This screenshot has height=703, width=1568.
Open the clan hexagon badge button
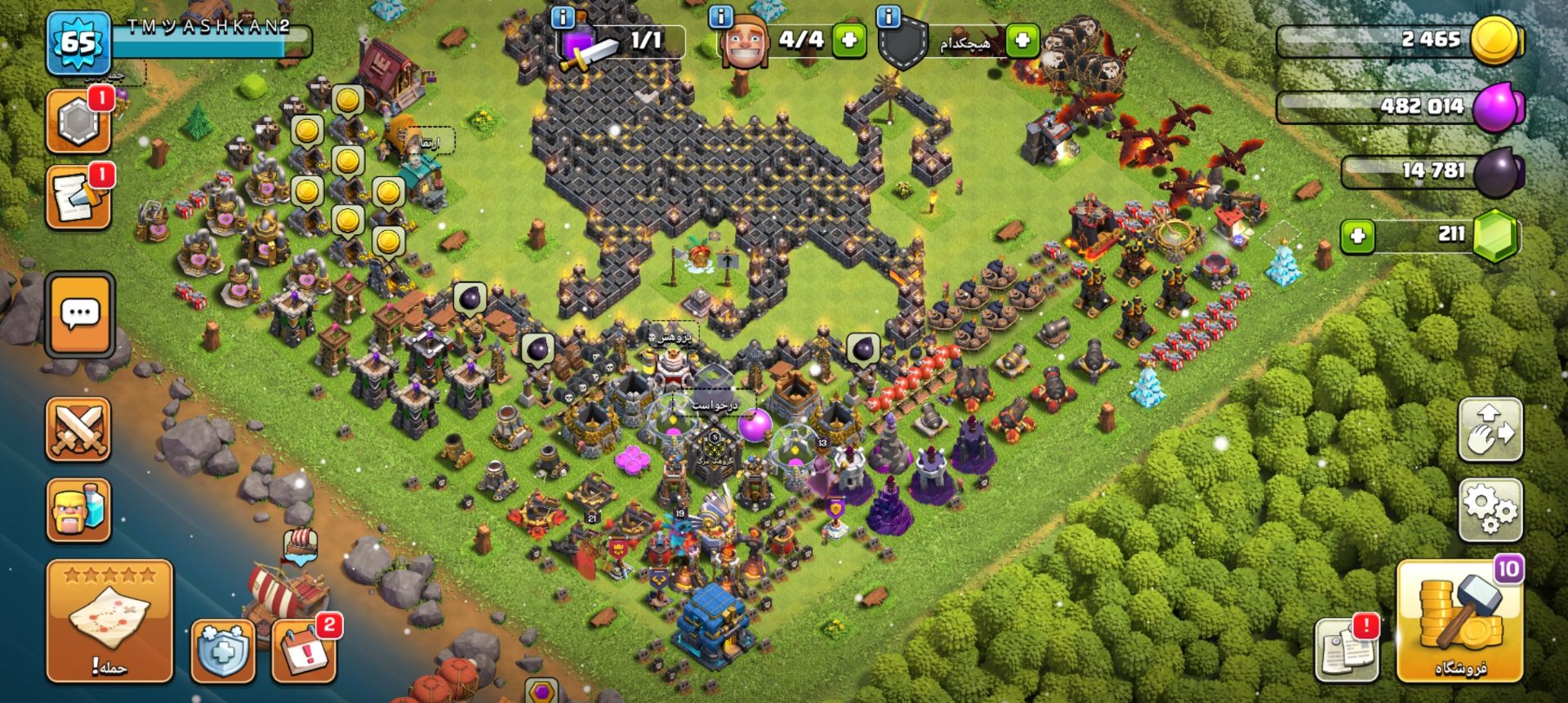[x=78, y=122]
